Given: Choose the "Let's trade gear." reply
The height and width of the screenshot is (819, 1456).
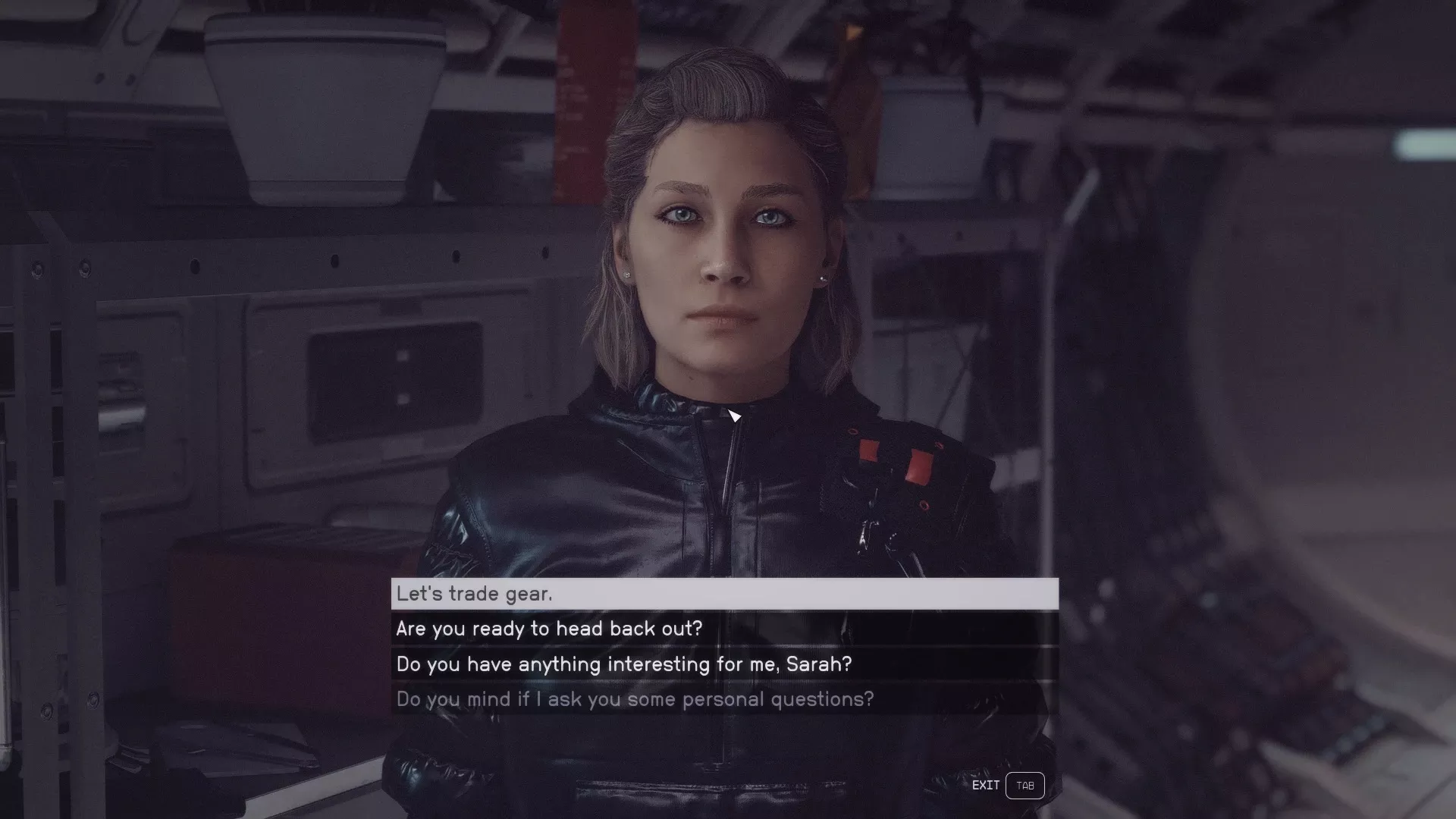Looking at the screenshot, I should pos(724,594).
